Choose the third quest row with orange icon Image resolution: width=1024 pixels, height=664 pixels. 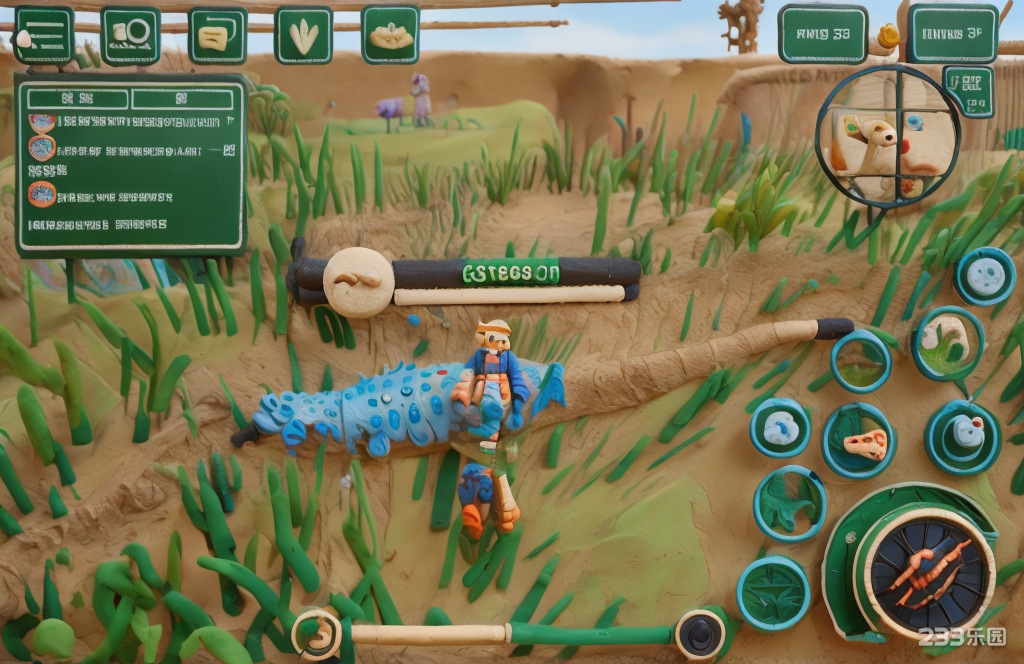130,196
